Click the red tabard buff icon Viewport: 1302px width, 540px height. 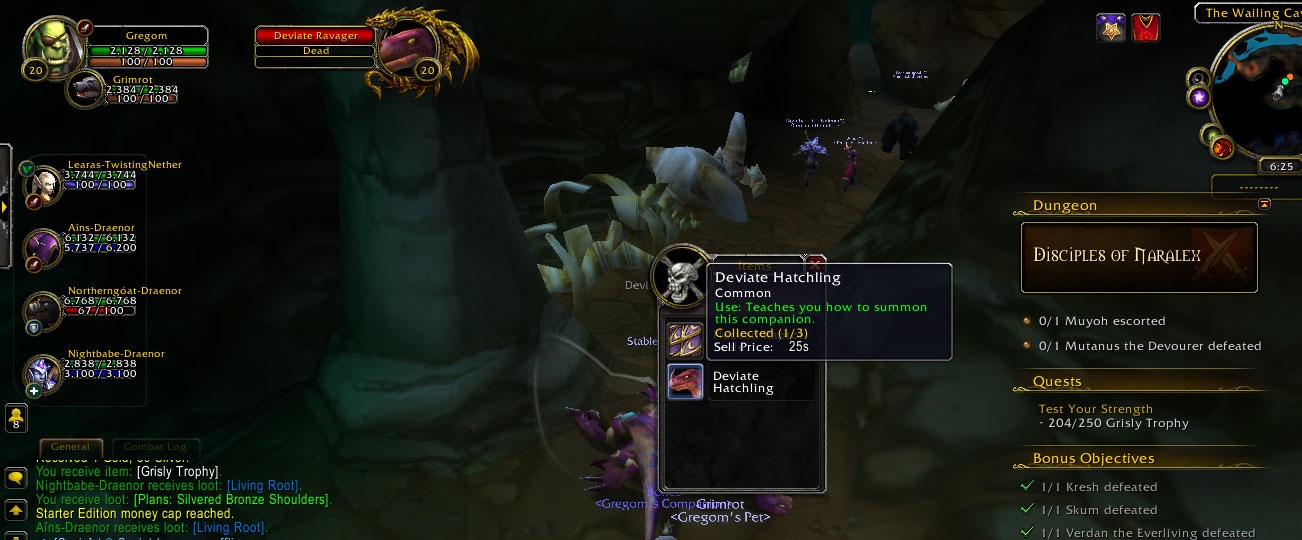tap(1145, 27)
